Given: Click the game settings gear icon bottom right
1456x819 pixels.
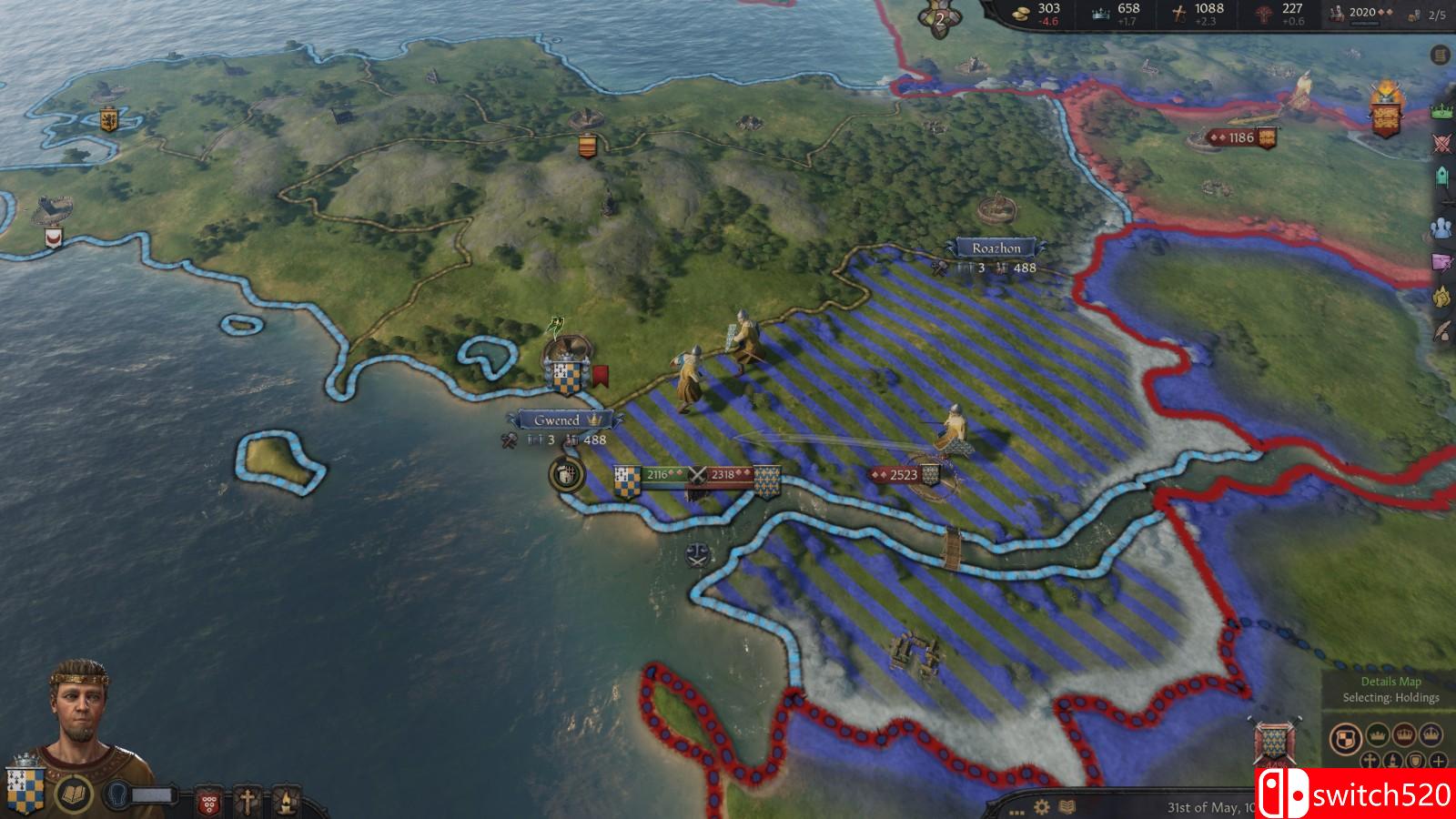Looking at the screenshot, I should pos(1040,807).
